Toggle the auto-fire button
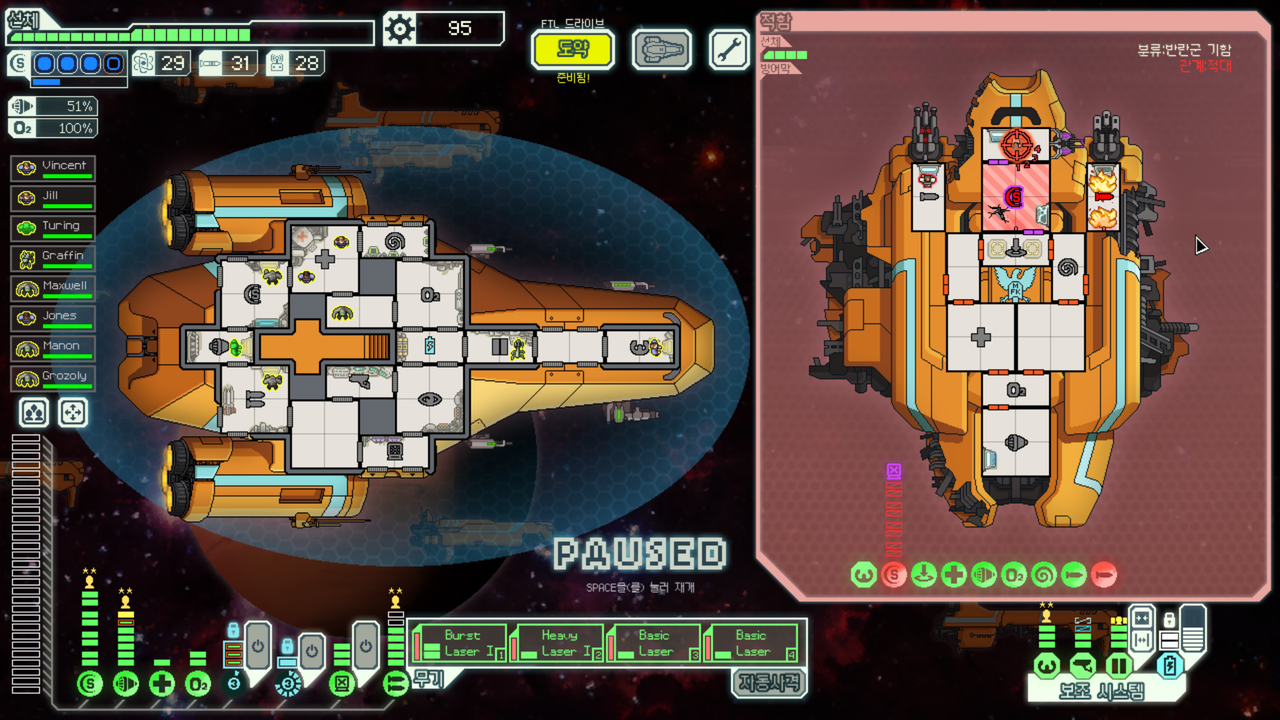Viewport: 1280px width, 720px height. 768,683
